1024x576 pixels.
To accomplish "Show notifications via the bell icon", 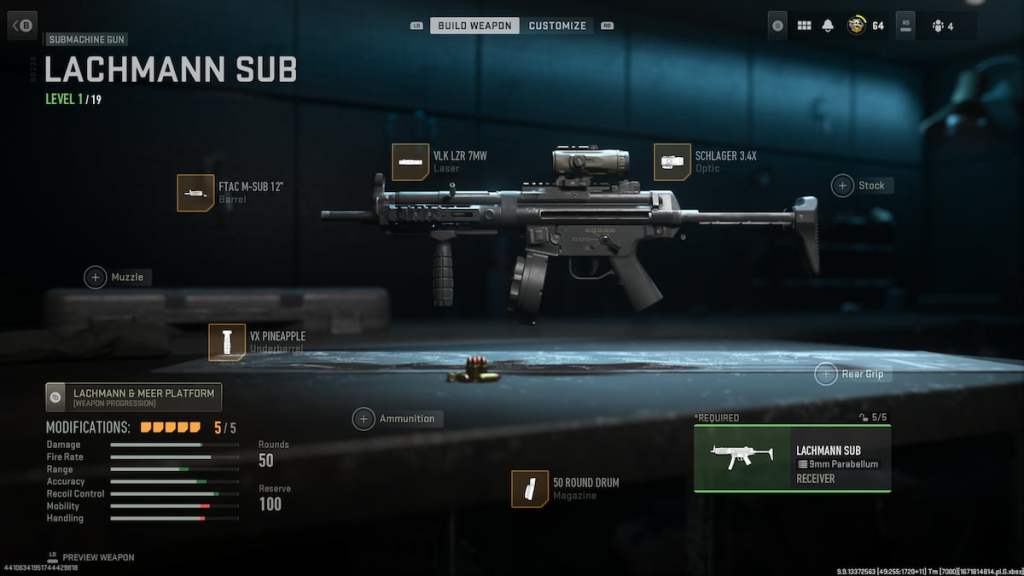I will pyautogui.click(x=828, y=26).
